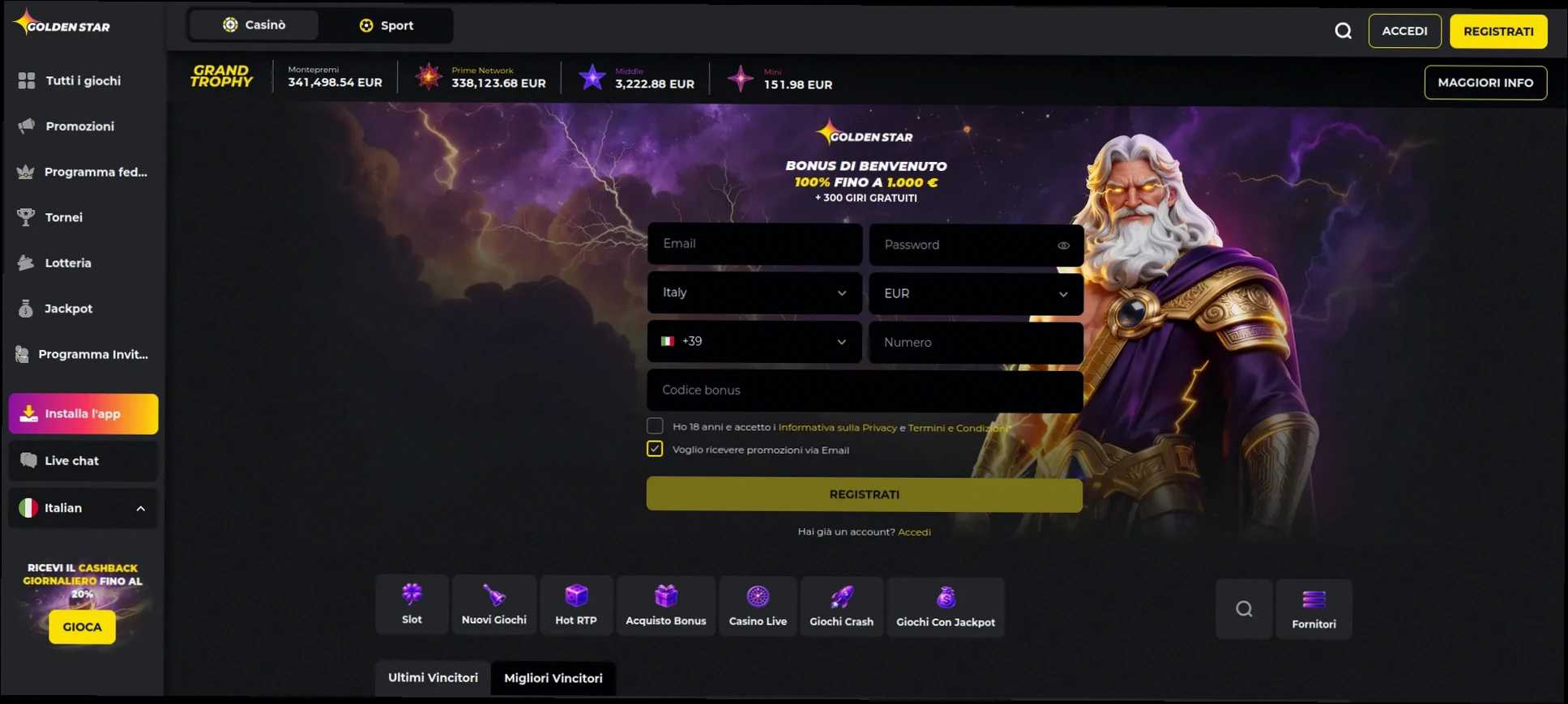Click the Fornitori providers icon
This screenshot has height=704, width=1568.
(1314, 608)
